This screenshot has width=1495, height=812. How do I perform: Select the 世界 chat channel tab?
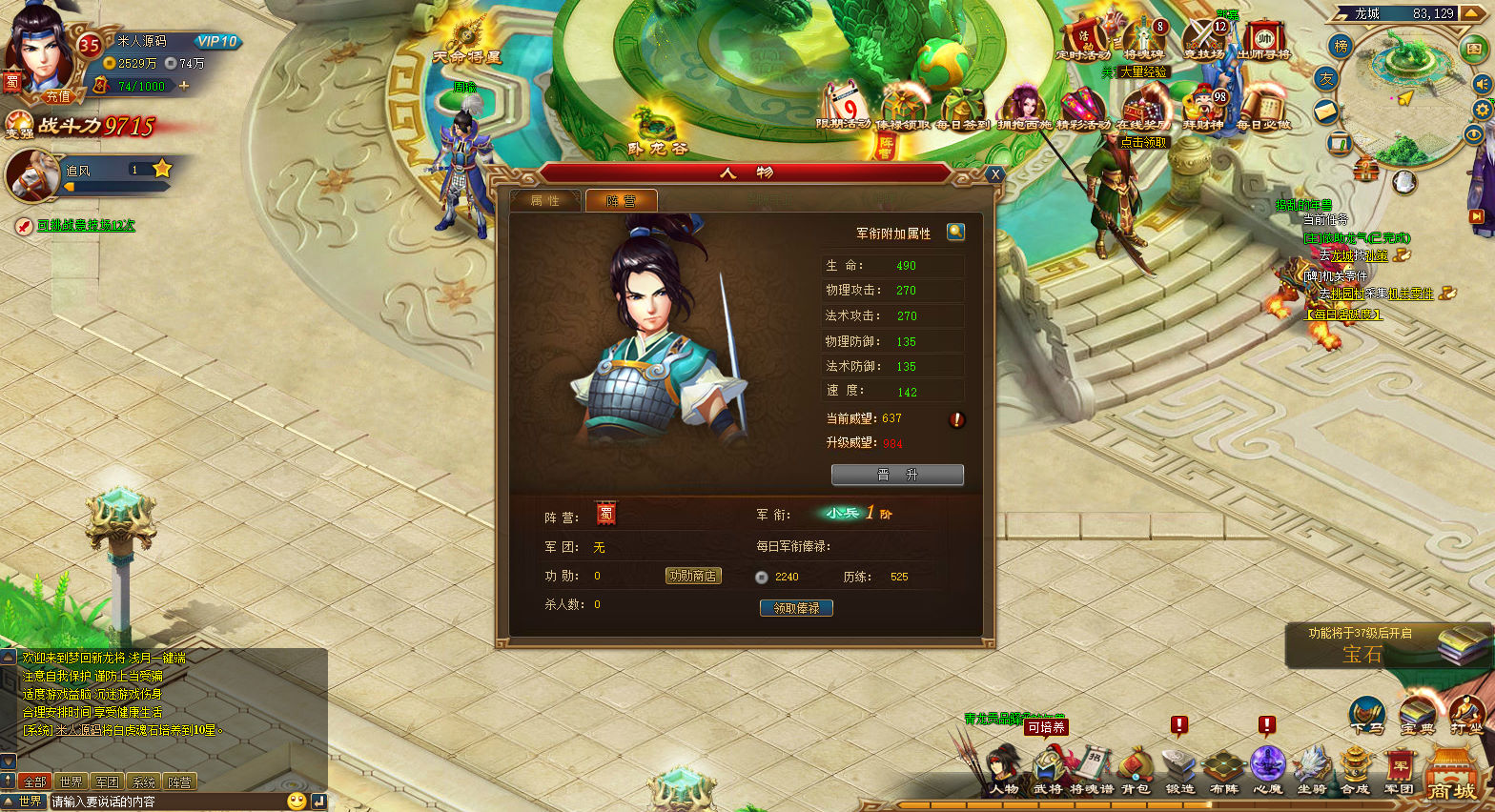(71, 782)
